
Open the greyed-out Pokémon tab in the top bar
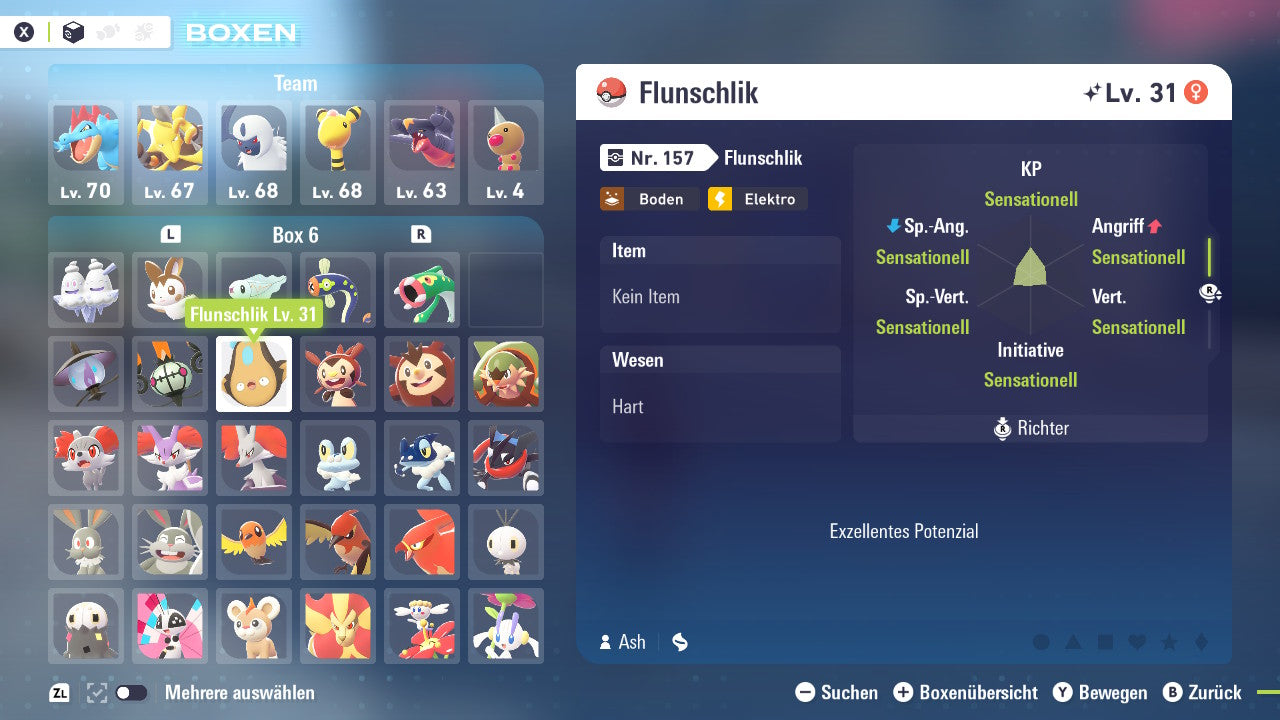click(107, 32)
